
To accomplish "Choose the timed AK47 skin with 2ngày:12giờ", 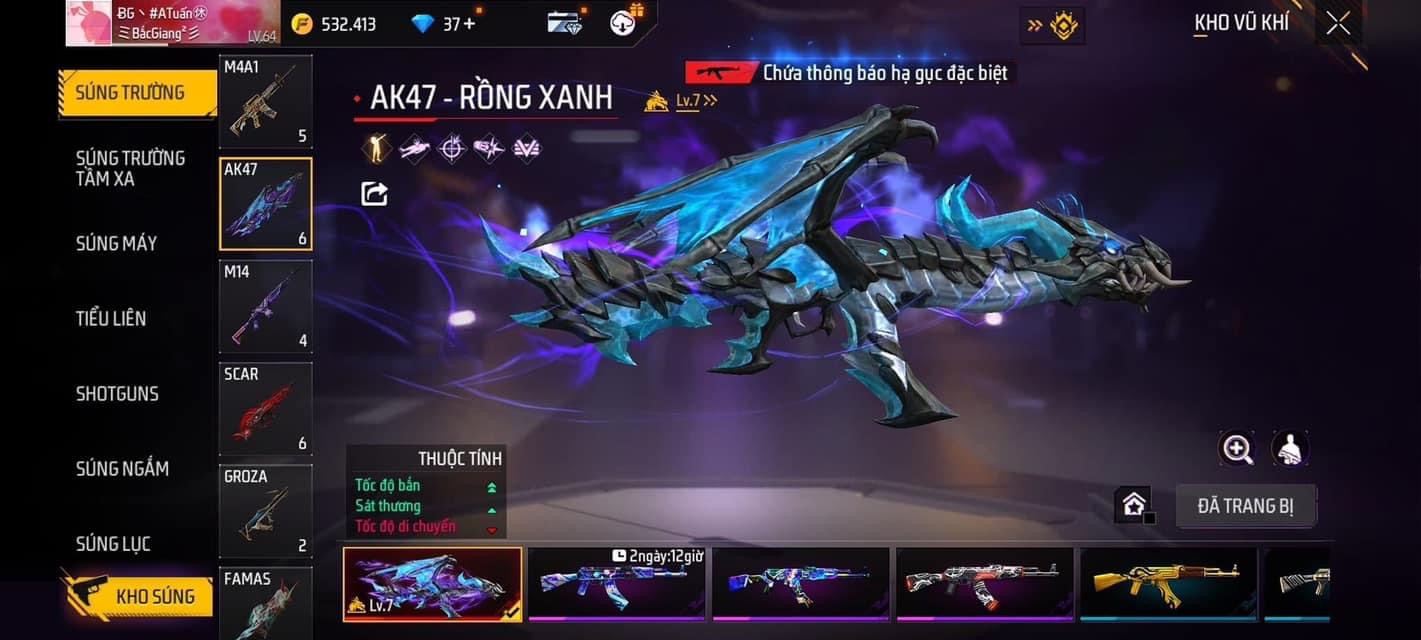I will coord(616,582).
